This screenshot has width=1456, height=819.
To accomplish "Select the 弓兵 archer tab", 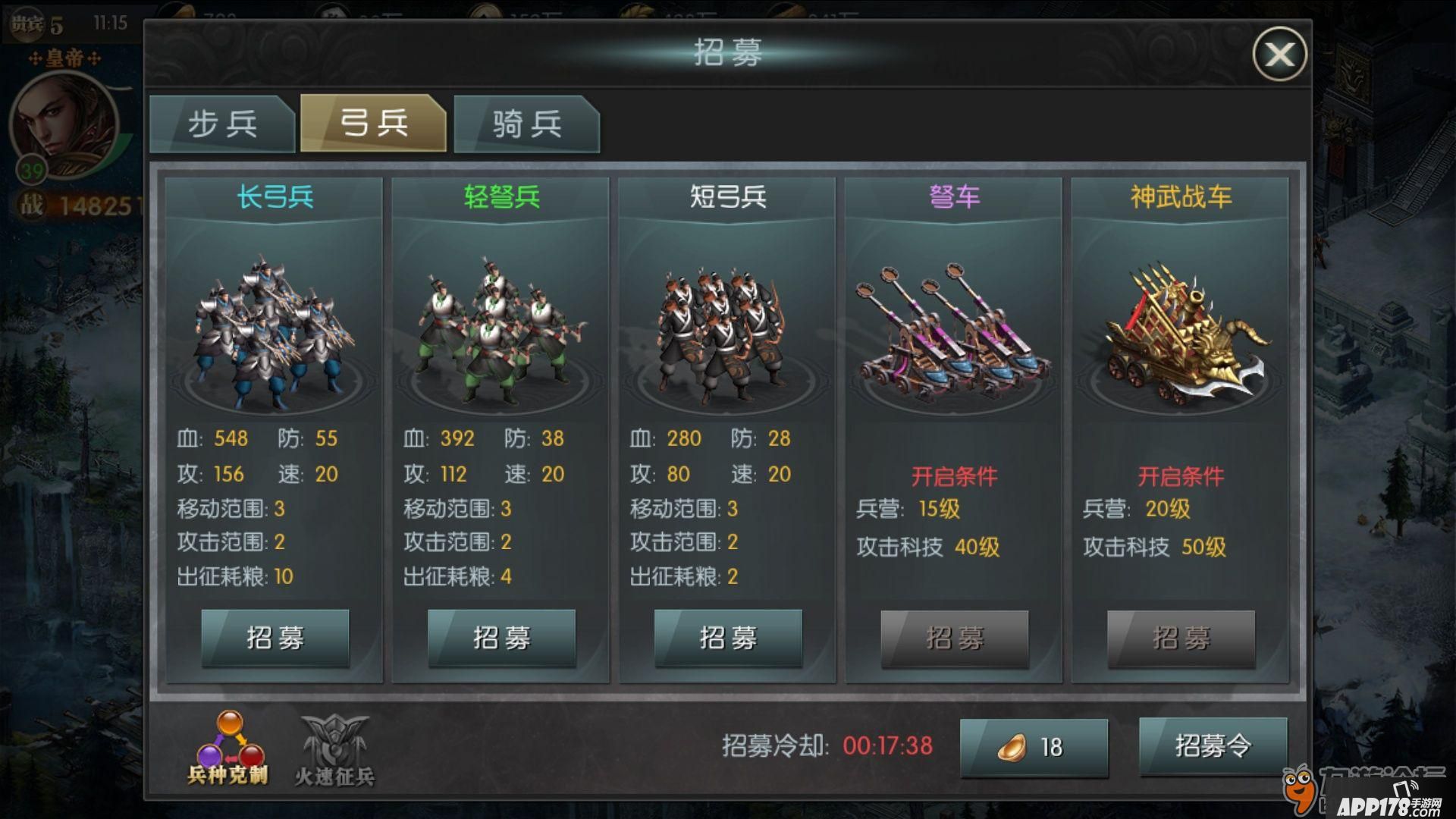I will pyautogui.click(x=373, y=123).
